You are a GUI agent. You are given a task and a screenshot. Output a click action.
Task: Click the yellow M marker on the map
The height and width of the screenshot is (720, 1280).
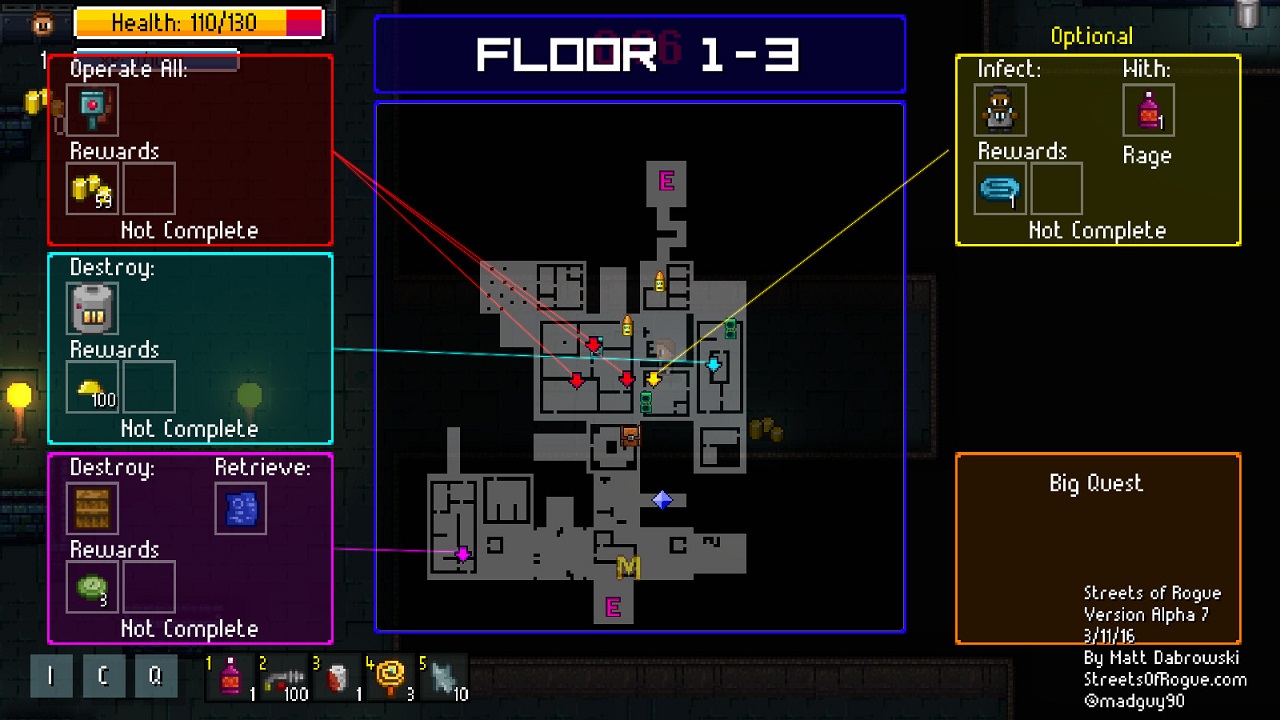point(628,567)
